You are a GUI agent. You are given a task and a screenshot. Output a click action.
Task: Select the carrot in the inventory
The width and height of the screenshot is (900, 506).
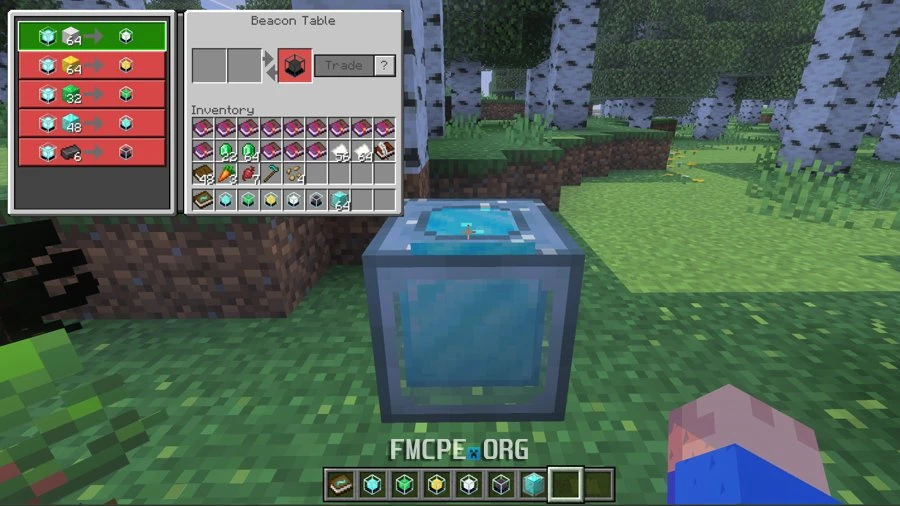coord(225,174)
